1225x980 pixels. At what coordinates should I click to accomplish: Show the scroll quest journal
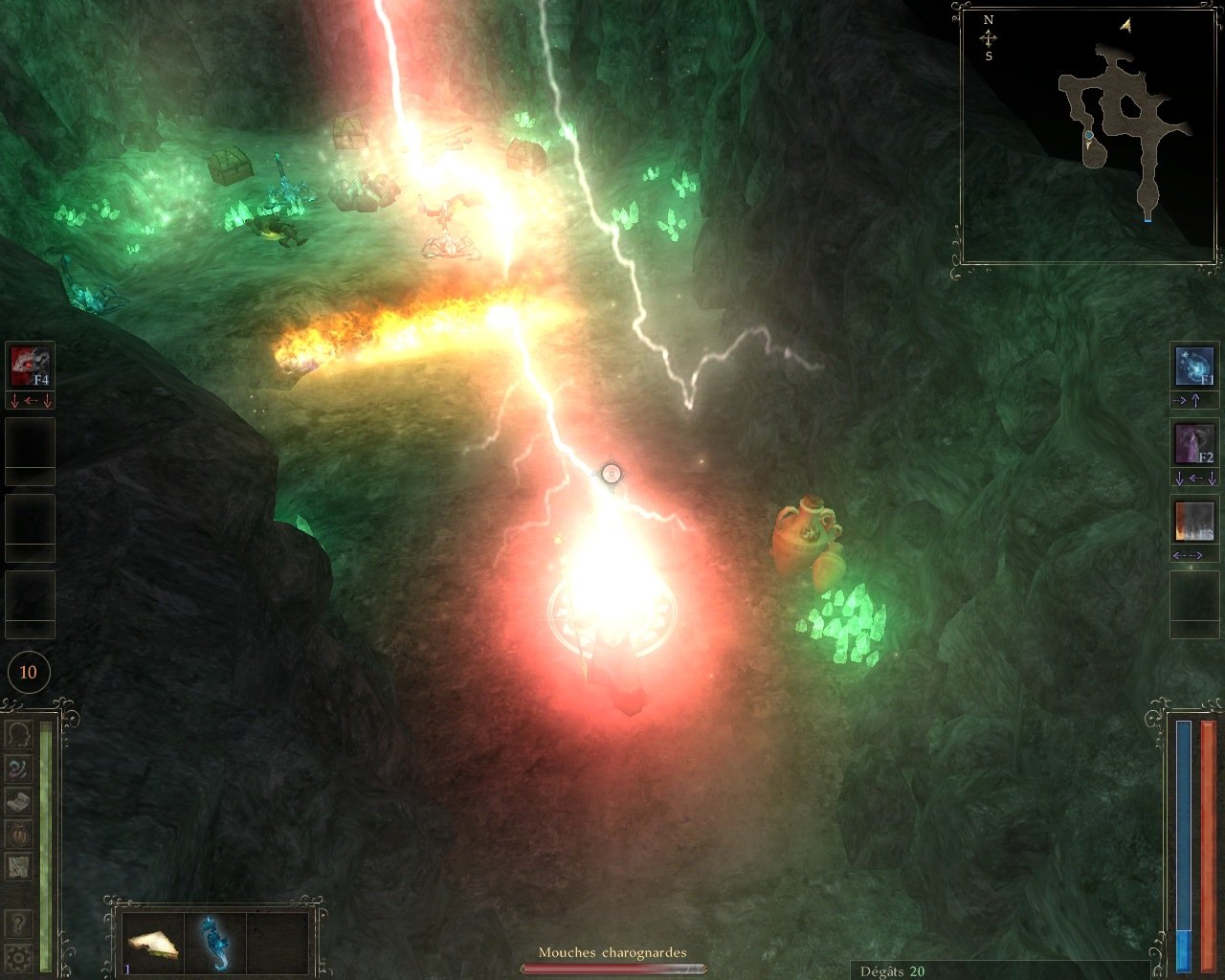(19, 801)
